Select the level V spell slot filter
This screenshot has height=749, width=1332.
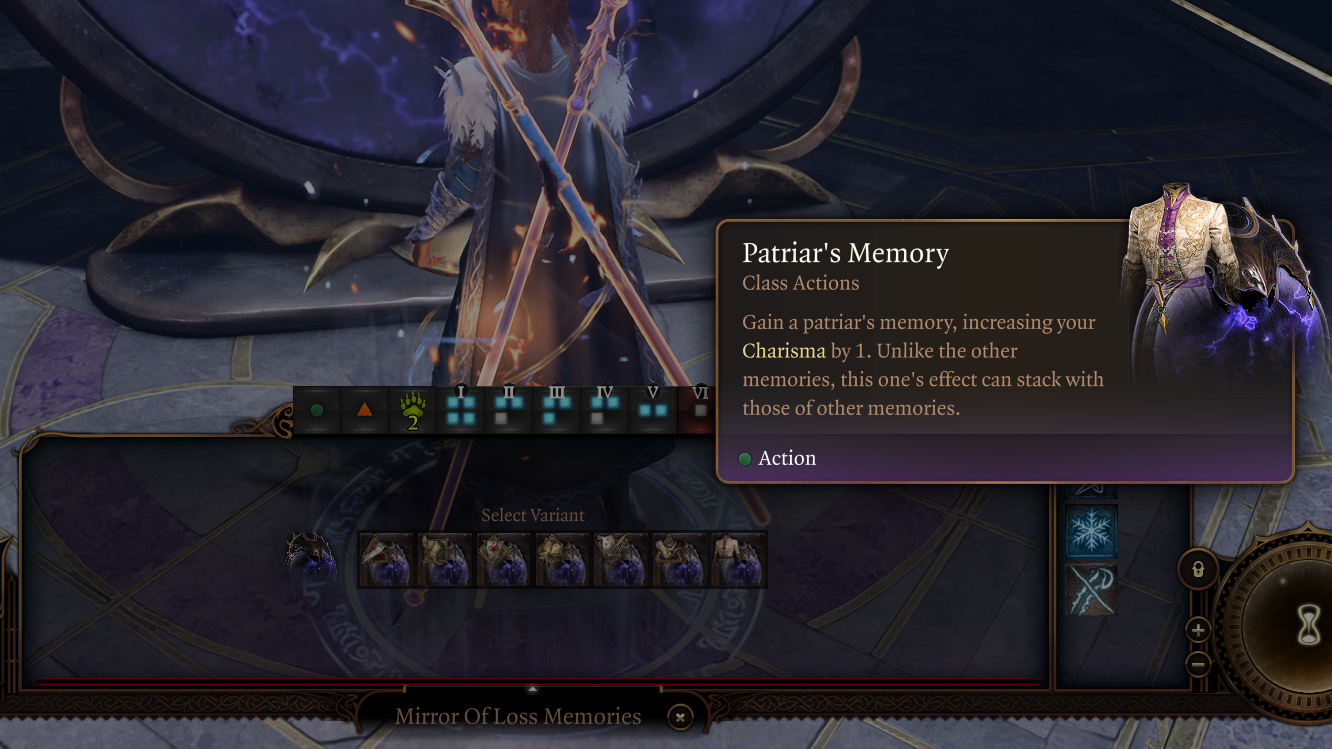click(653, 410)
